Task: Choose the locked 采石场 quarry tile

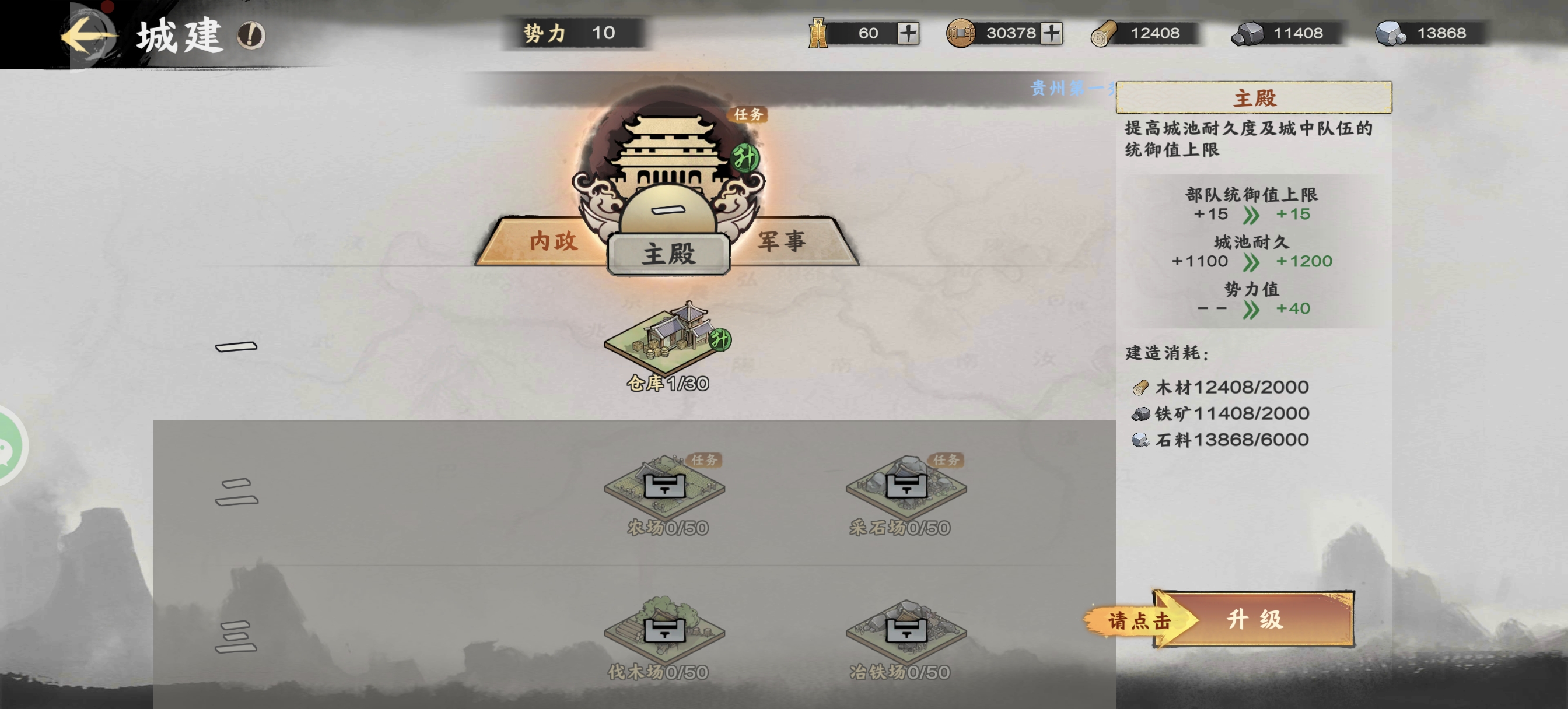Action: click(x=906, y=487)
